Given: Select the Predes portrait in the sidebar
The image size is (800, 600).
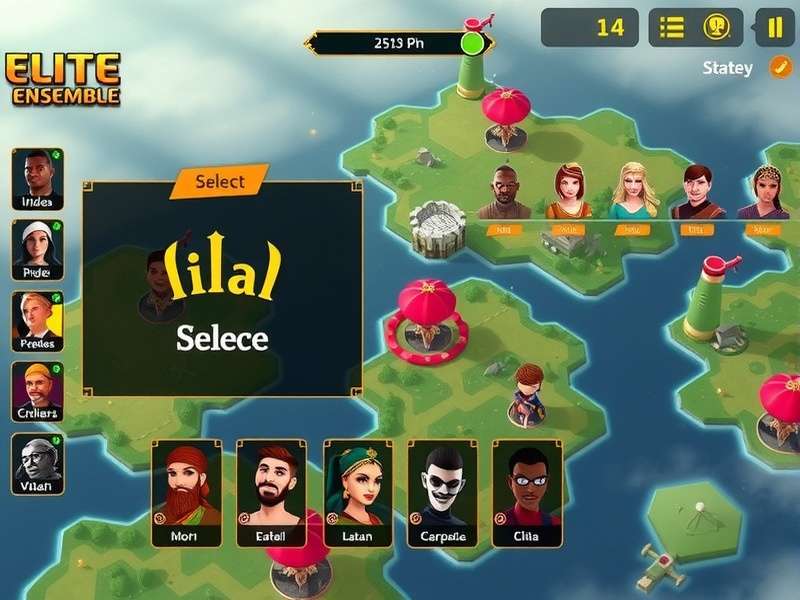Looking at the screenshot, I should (x=37, y=321).
